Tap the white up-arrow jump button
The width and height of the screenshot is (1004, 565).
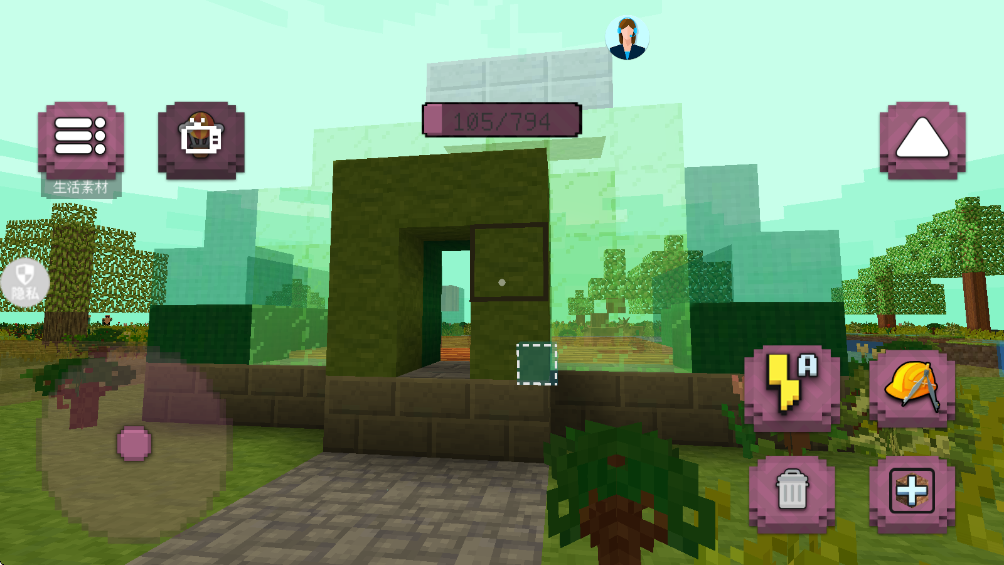(x=922, y=140)
